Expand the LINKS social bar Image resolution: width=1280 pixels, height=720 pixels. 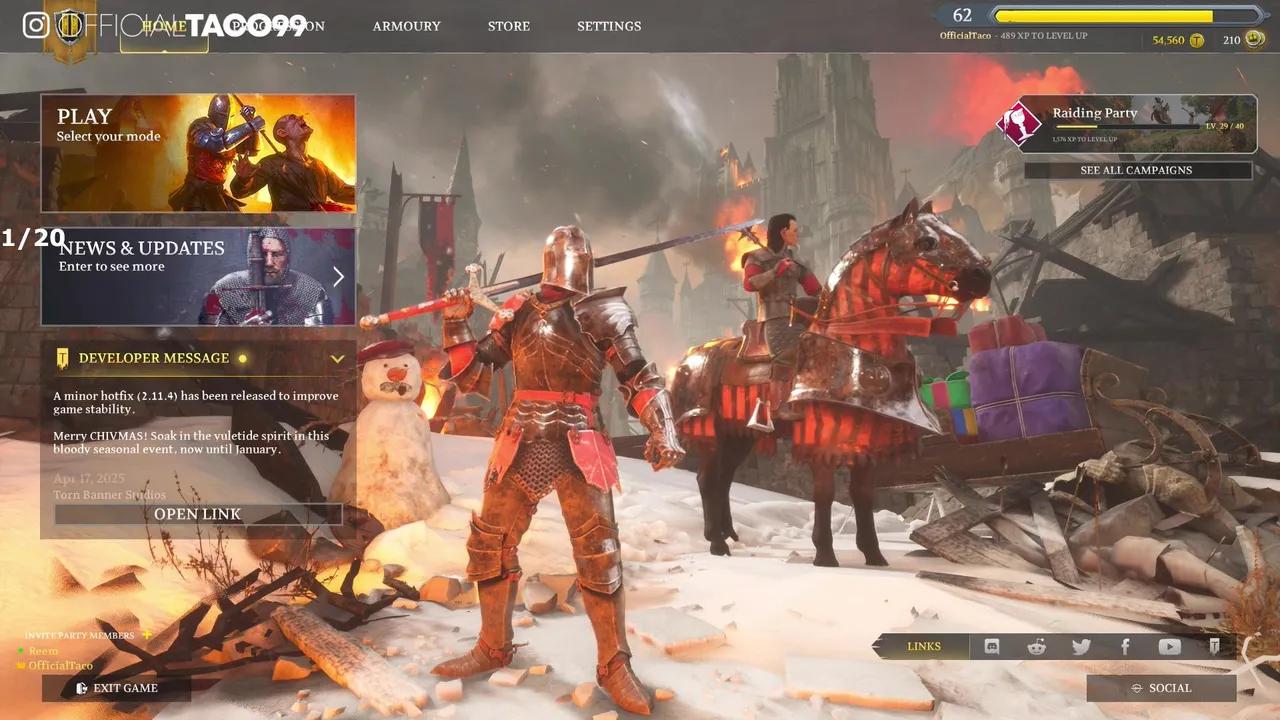click(923, 646)
